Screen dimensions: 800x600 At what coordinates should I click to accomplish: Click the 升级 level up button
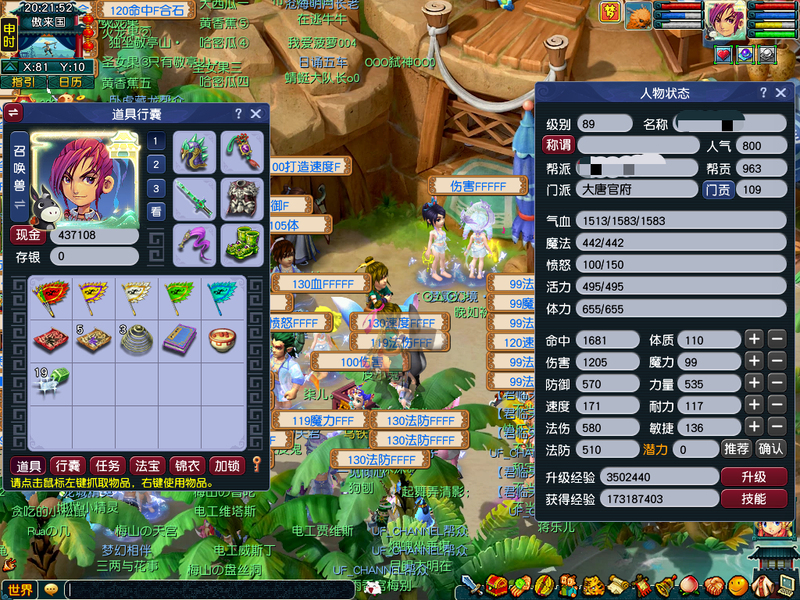click(x=753, y=477)
